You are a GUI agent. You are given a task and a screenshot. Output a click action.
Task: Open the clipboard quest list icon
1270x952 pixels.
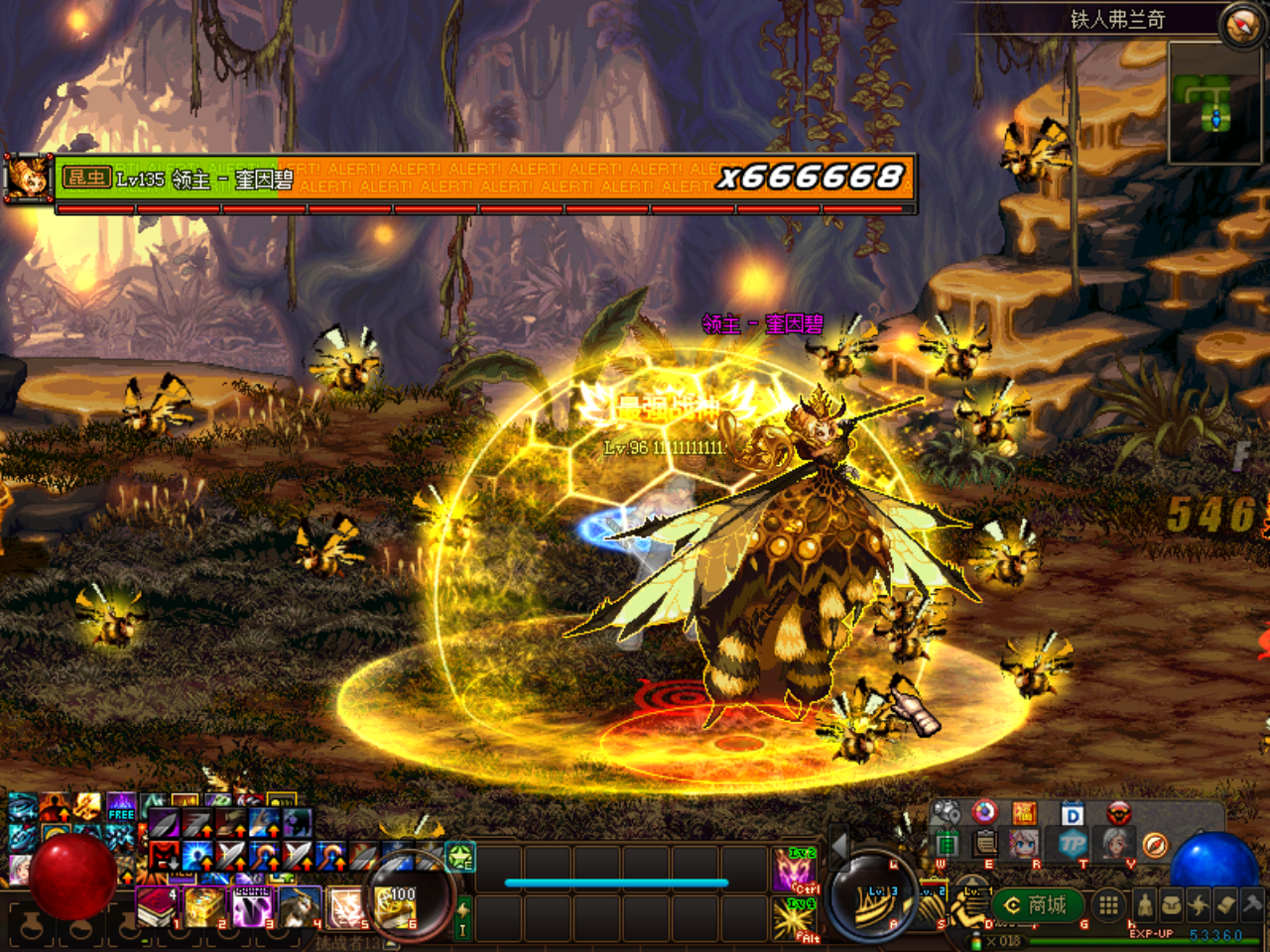coord(985,844)
